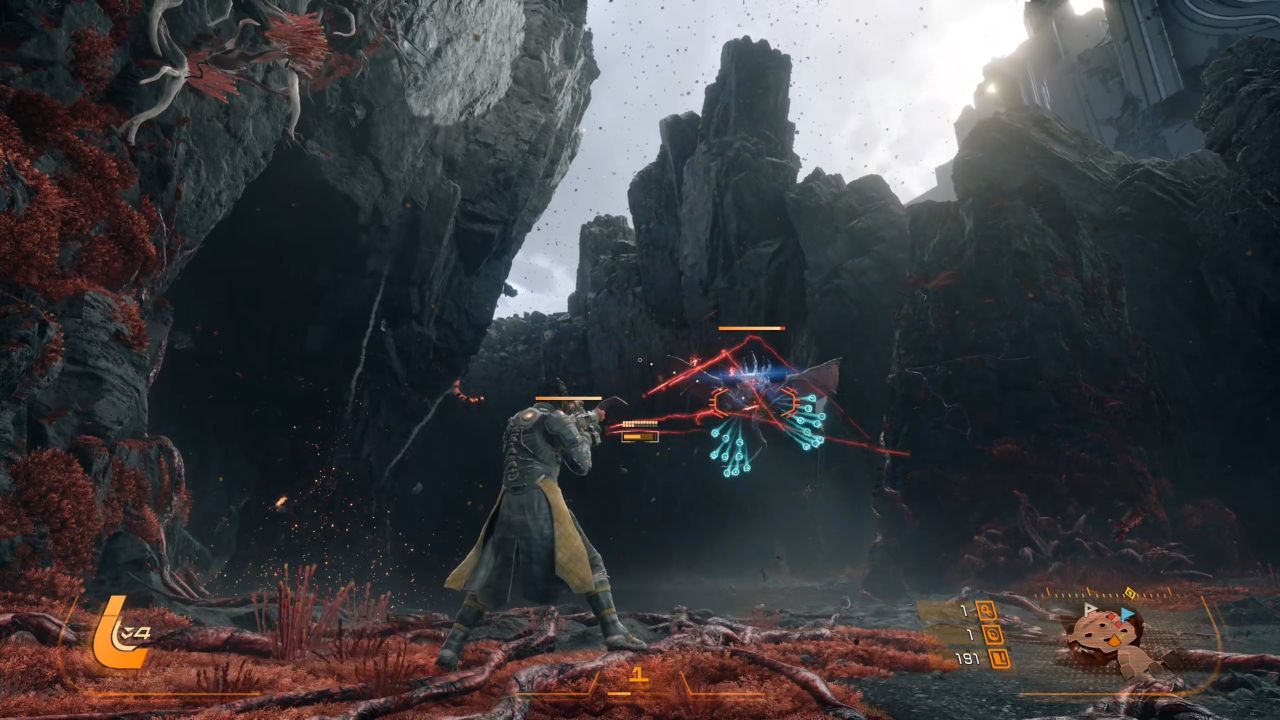Click the orange weapon level emblem
Image resolution: width=1280 pixels, height=720 pixels.
pos(118,633)
